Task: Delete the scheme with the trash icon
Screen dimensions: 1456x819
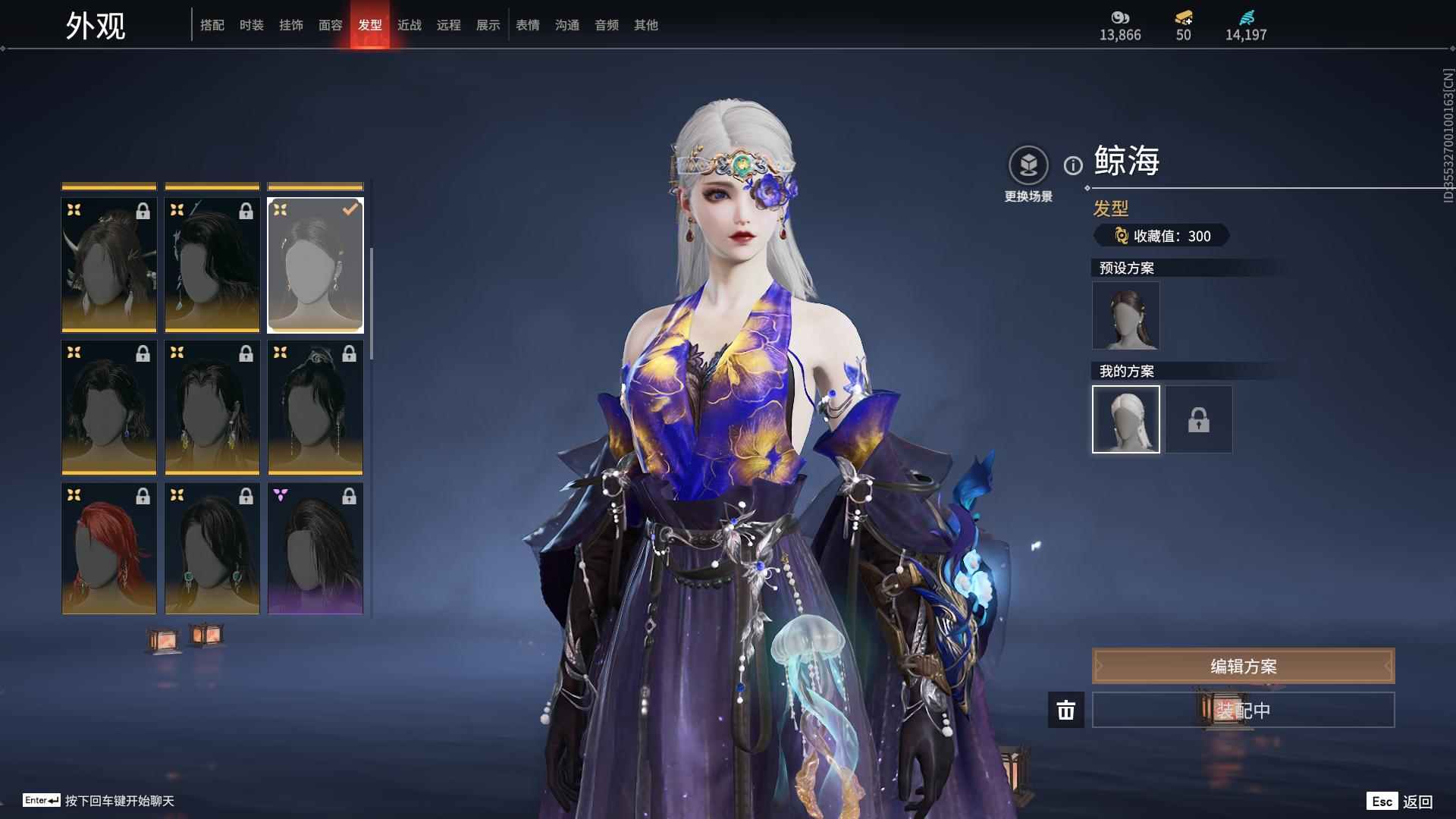Action: (1066, 710)
